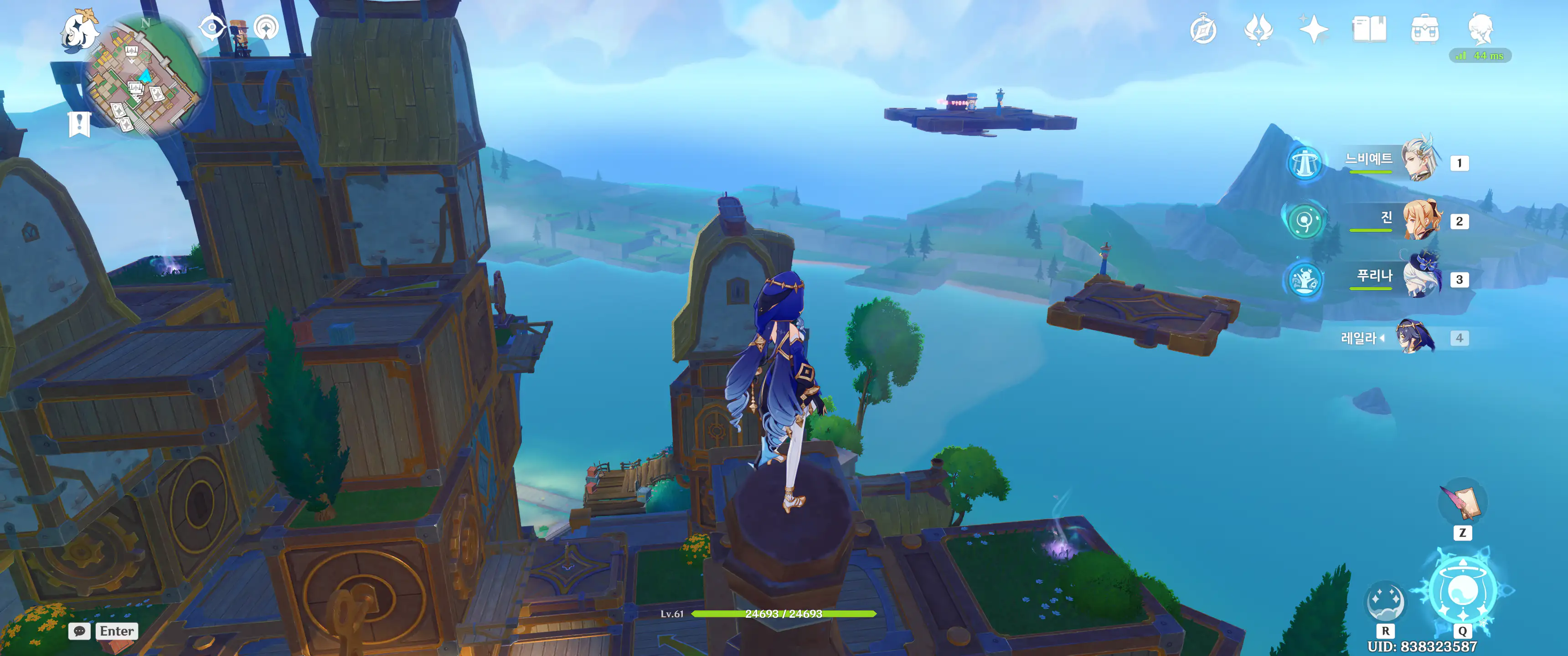Image resolution: width=1568 pixels, height=656 pixels.
Task: Click the concentric-arc star icon near the minimap
Action: click(x=266, y=27)
